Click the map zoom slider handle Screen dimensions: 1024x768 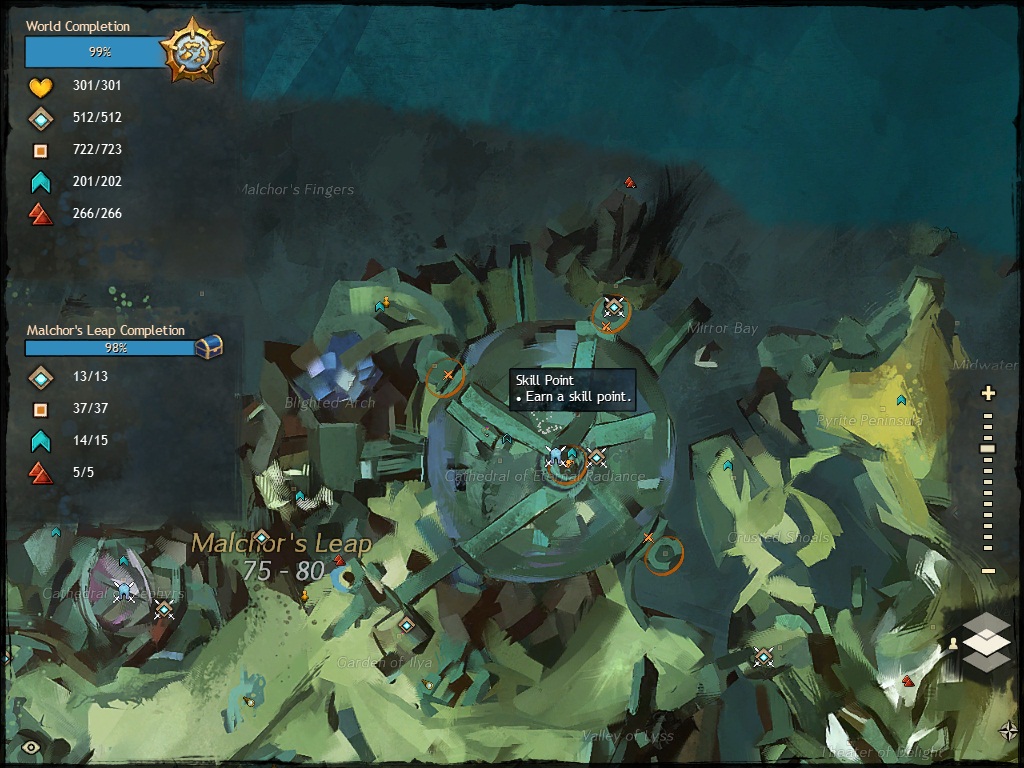point(988,449)
